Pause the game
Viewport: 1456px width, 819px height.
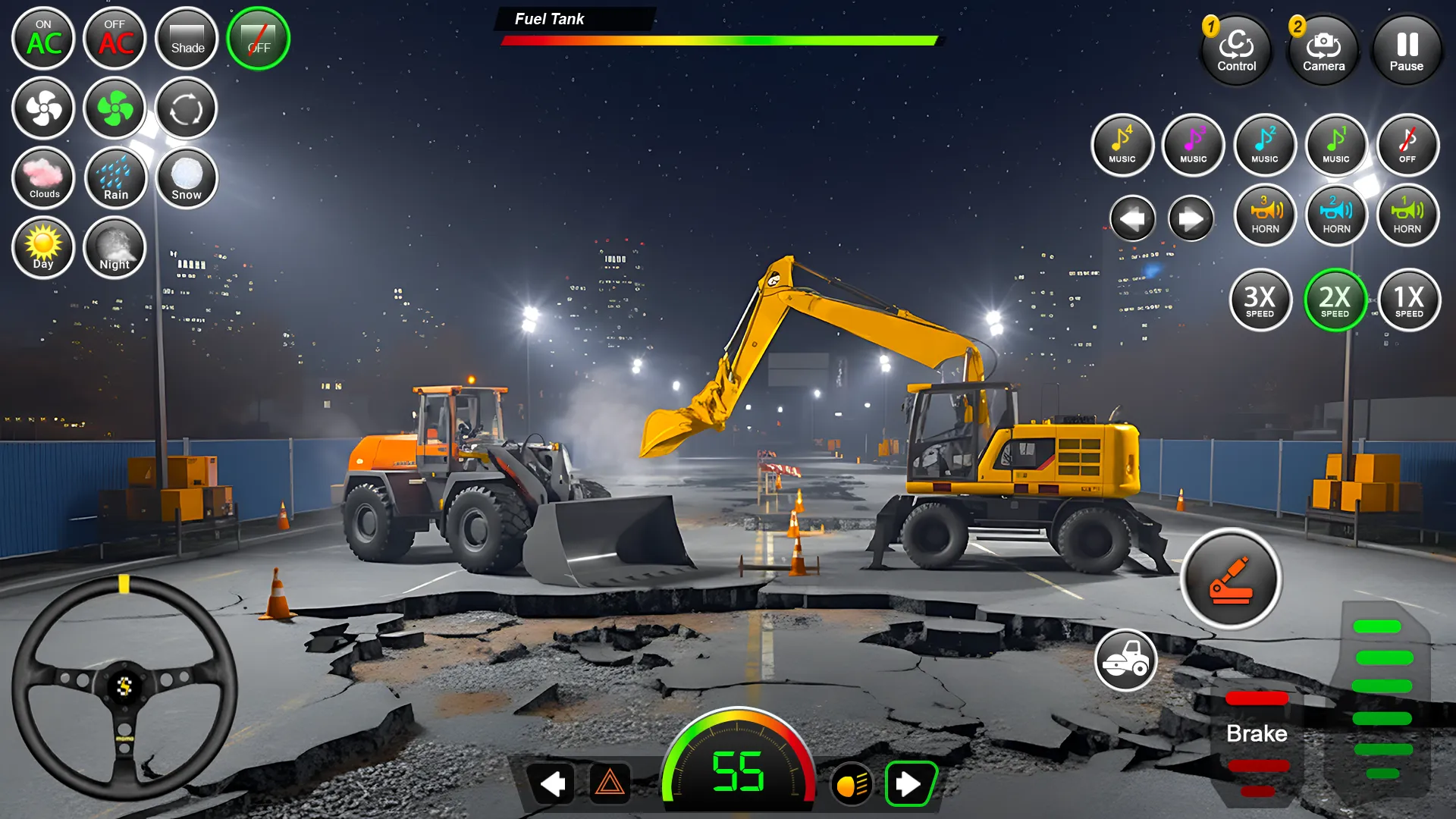(x=1407, y=49)
